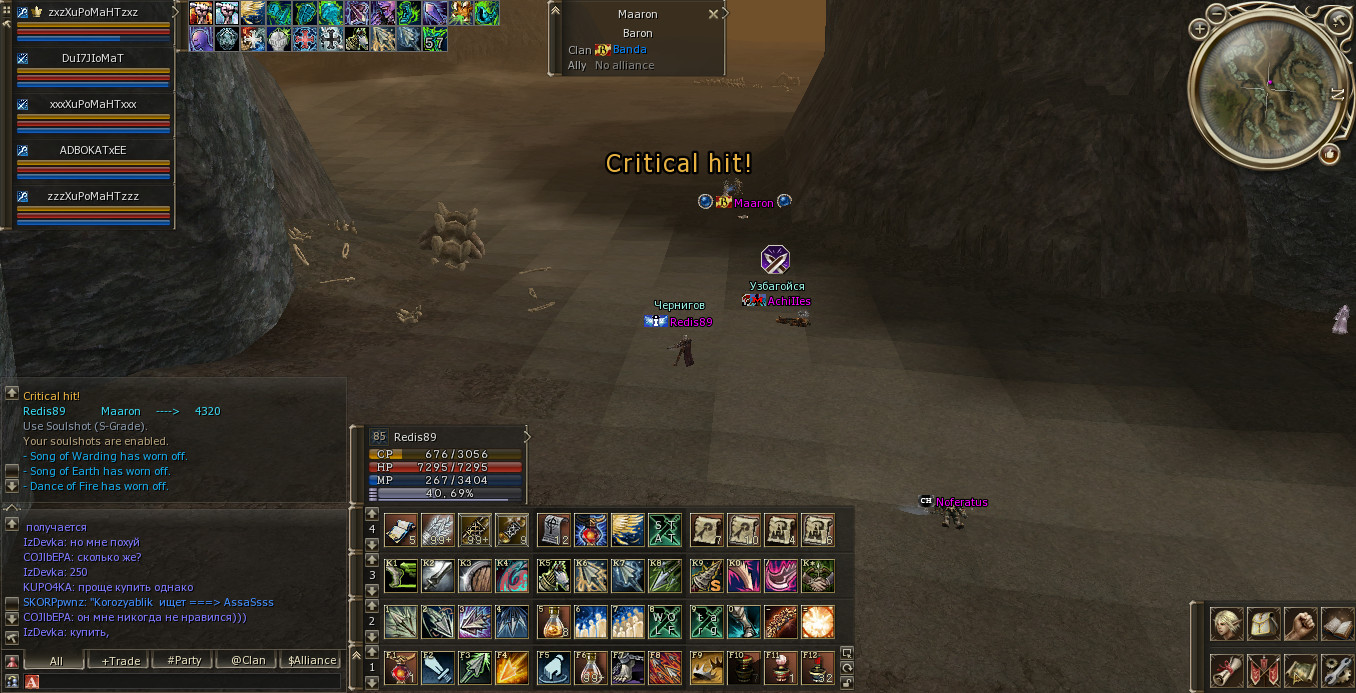This screenshot has width=1356, height=693.
Task: Open the inventory backpack icon
Action: tap(1264, 624)
